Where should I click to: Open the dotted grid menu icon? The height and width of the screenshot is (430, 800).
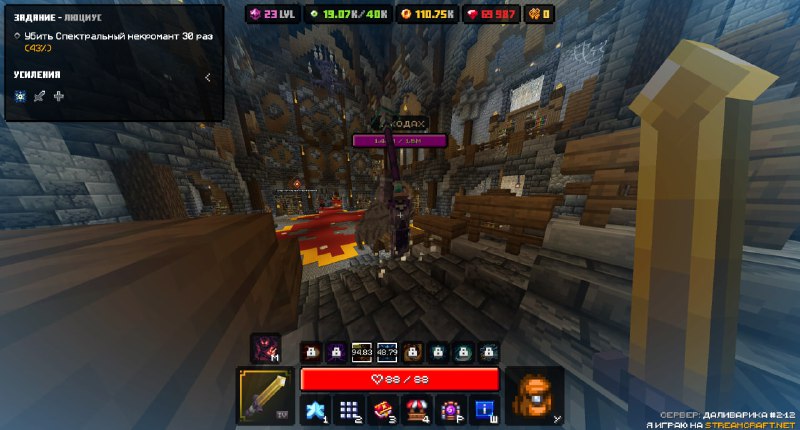coord(348,408)
